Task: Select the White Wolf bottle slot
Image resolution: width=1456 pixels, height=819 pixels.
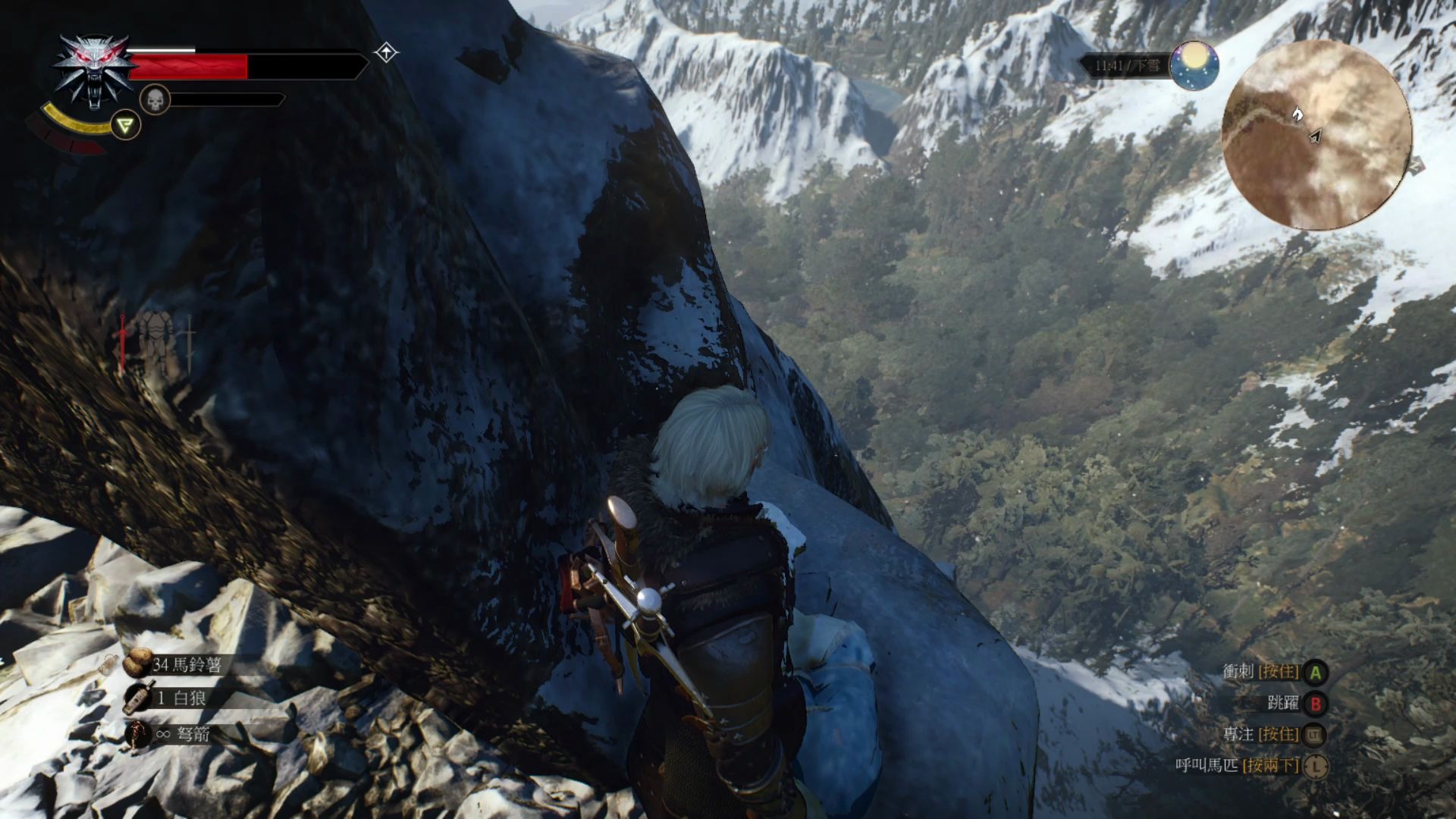Action: pos(136,698)
